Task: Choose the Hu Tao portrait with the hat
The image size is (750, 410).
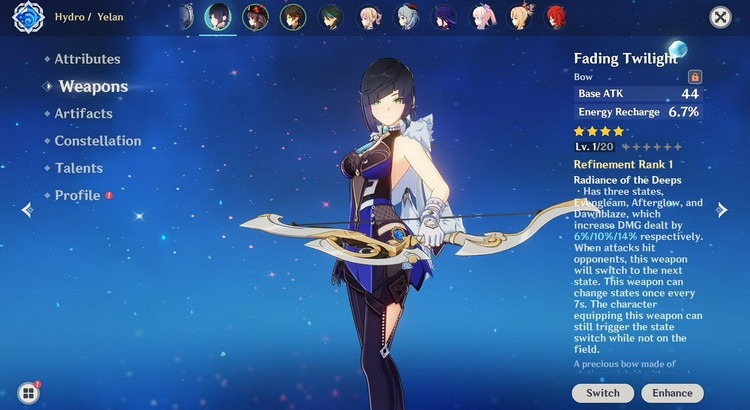Action: [255, 17]
